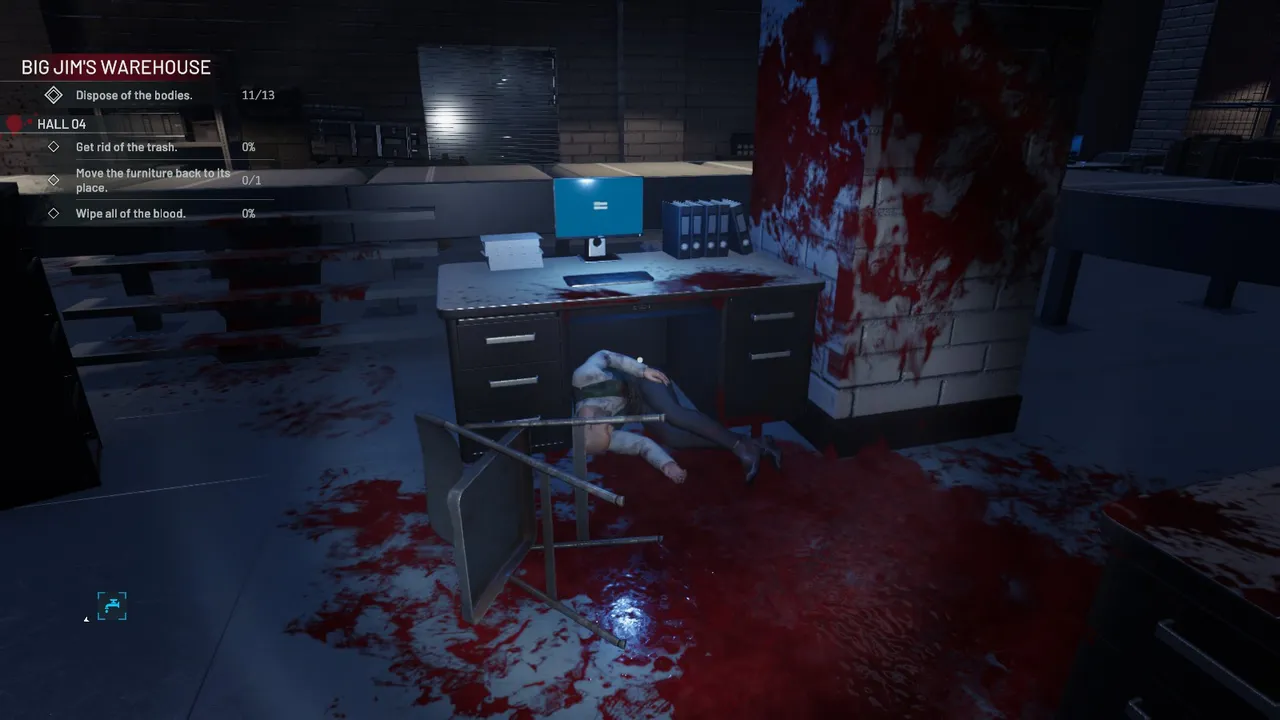
Task: Click the 'Get rid of the trash' objective text
Action: 126,147
